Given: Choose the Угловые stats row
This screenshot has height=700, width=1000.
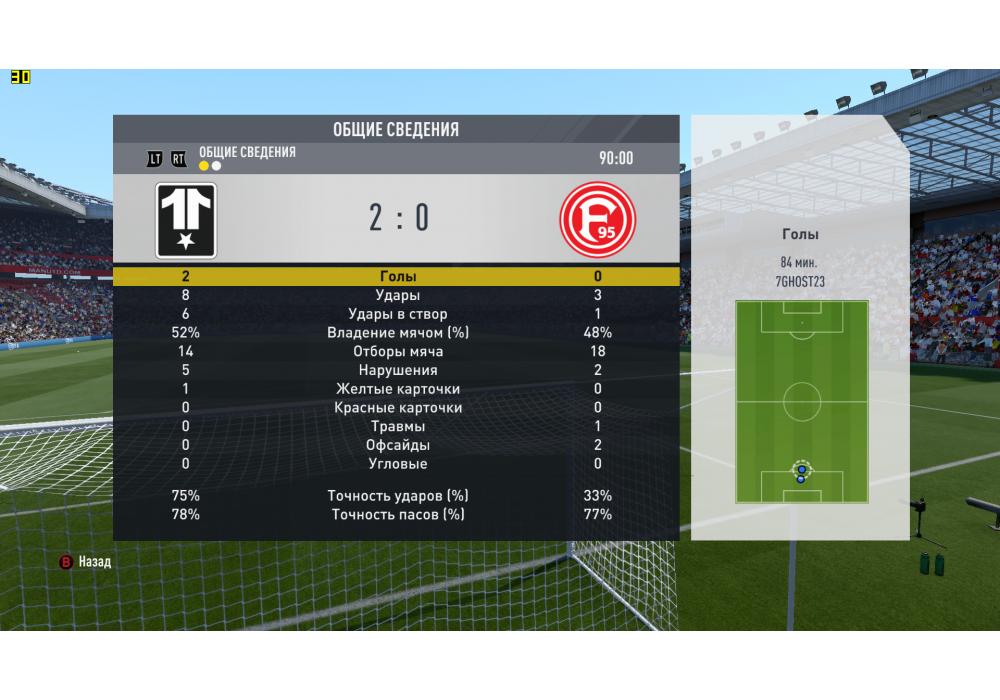Looking at the screenshot, I should coord(397,464).
